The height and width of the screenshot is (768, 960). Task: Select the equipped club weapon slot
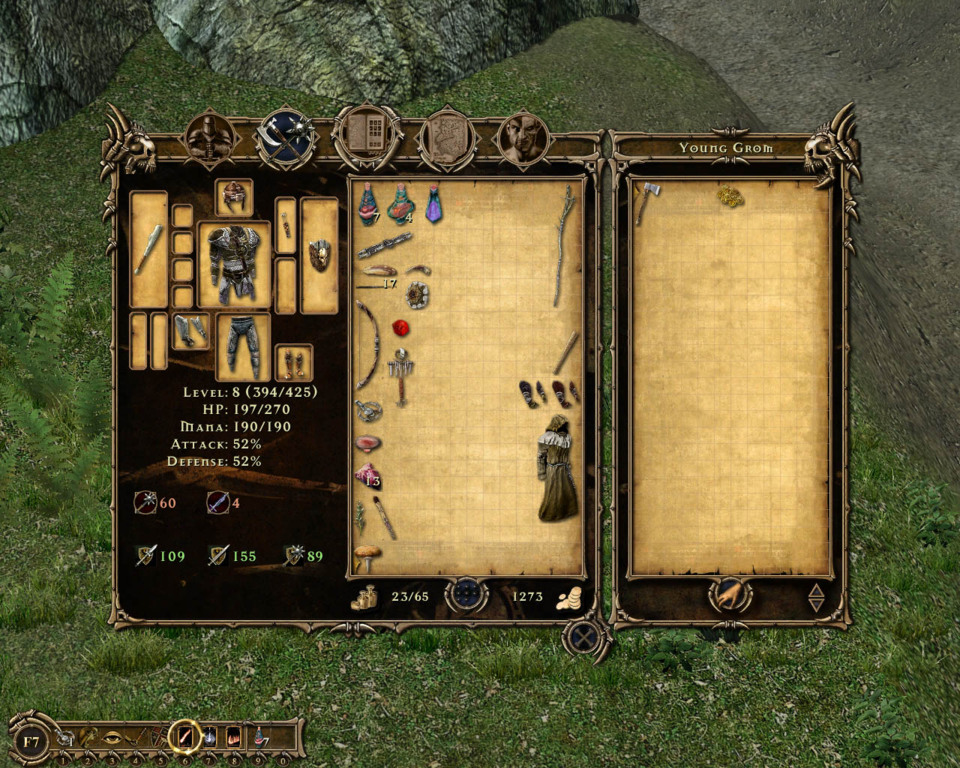coord(149,250)
